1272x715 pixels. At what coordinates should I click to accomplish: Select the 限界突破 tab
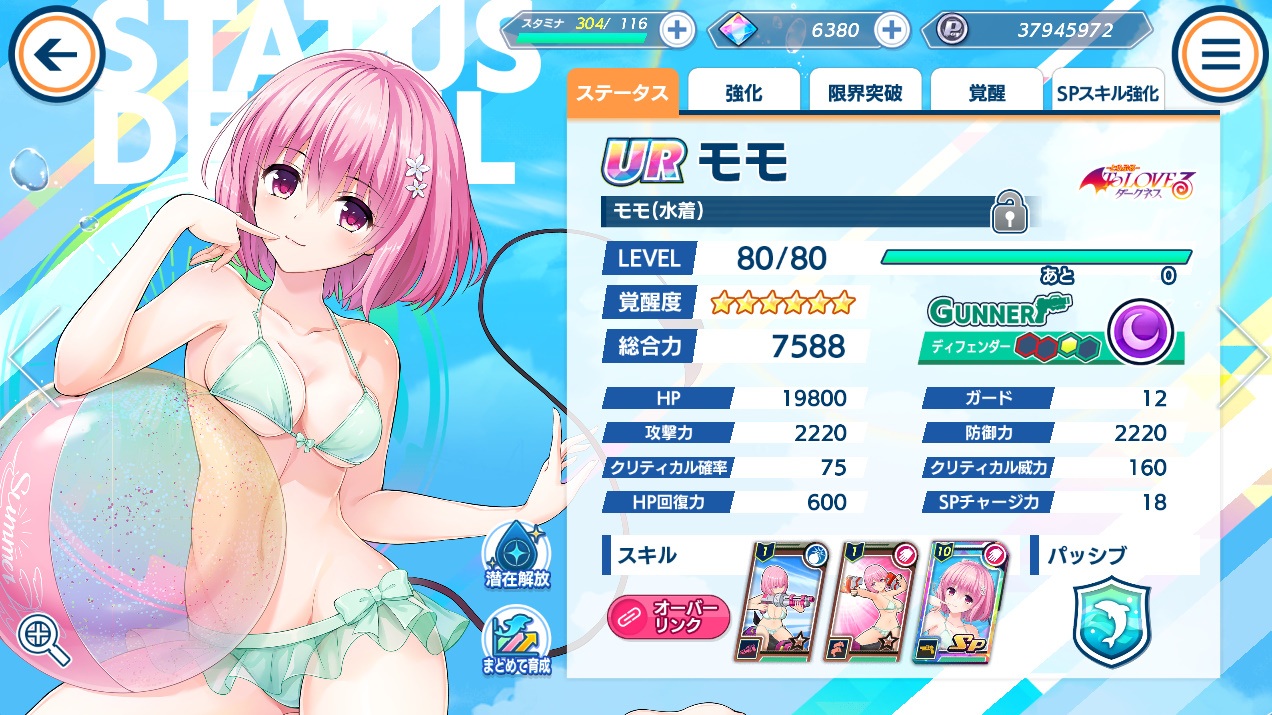pos(865,93)
